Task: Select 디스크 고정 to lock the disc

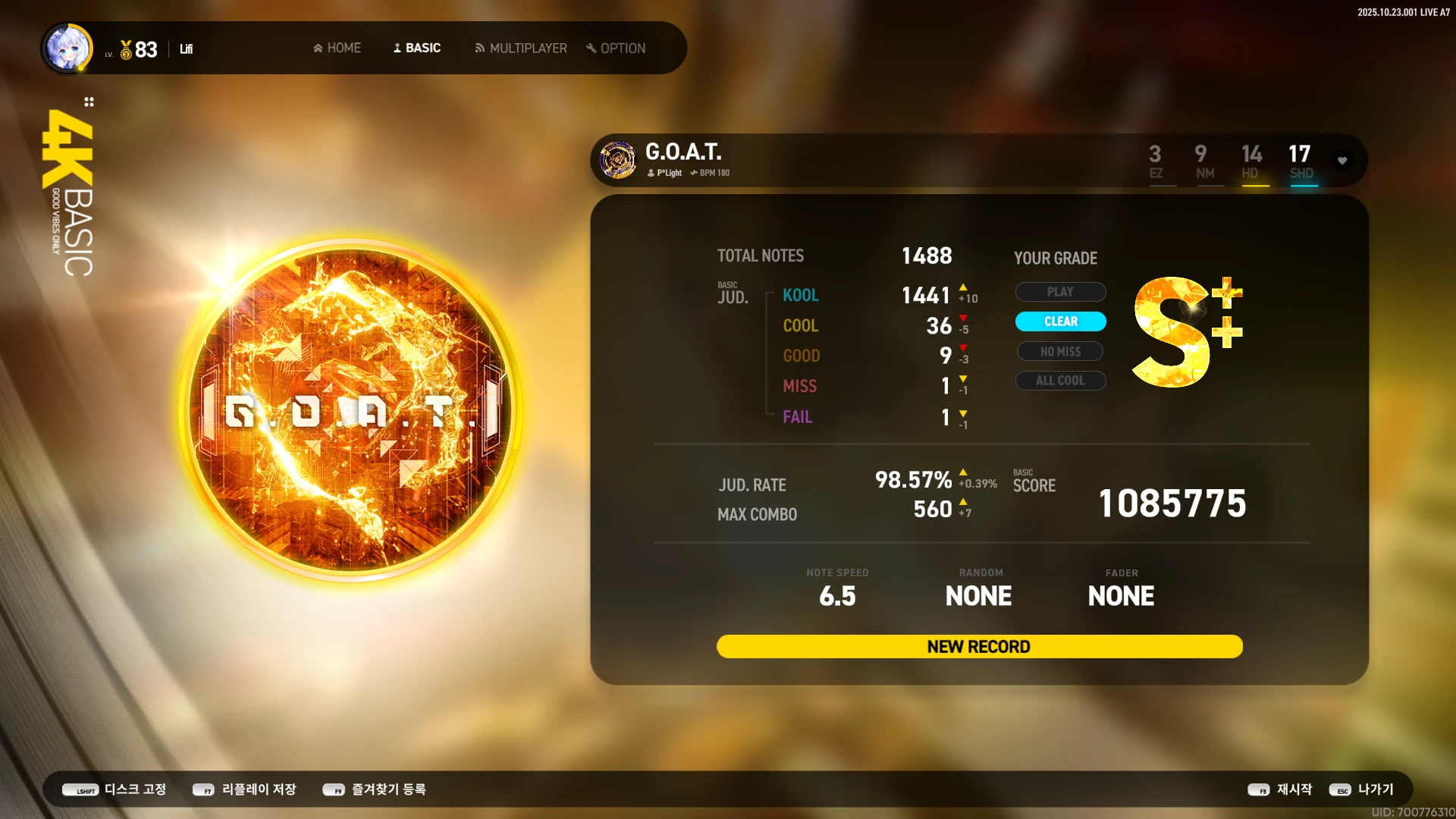Action: pos(115,789)
